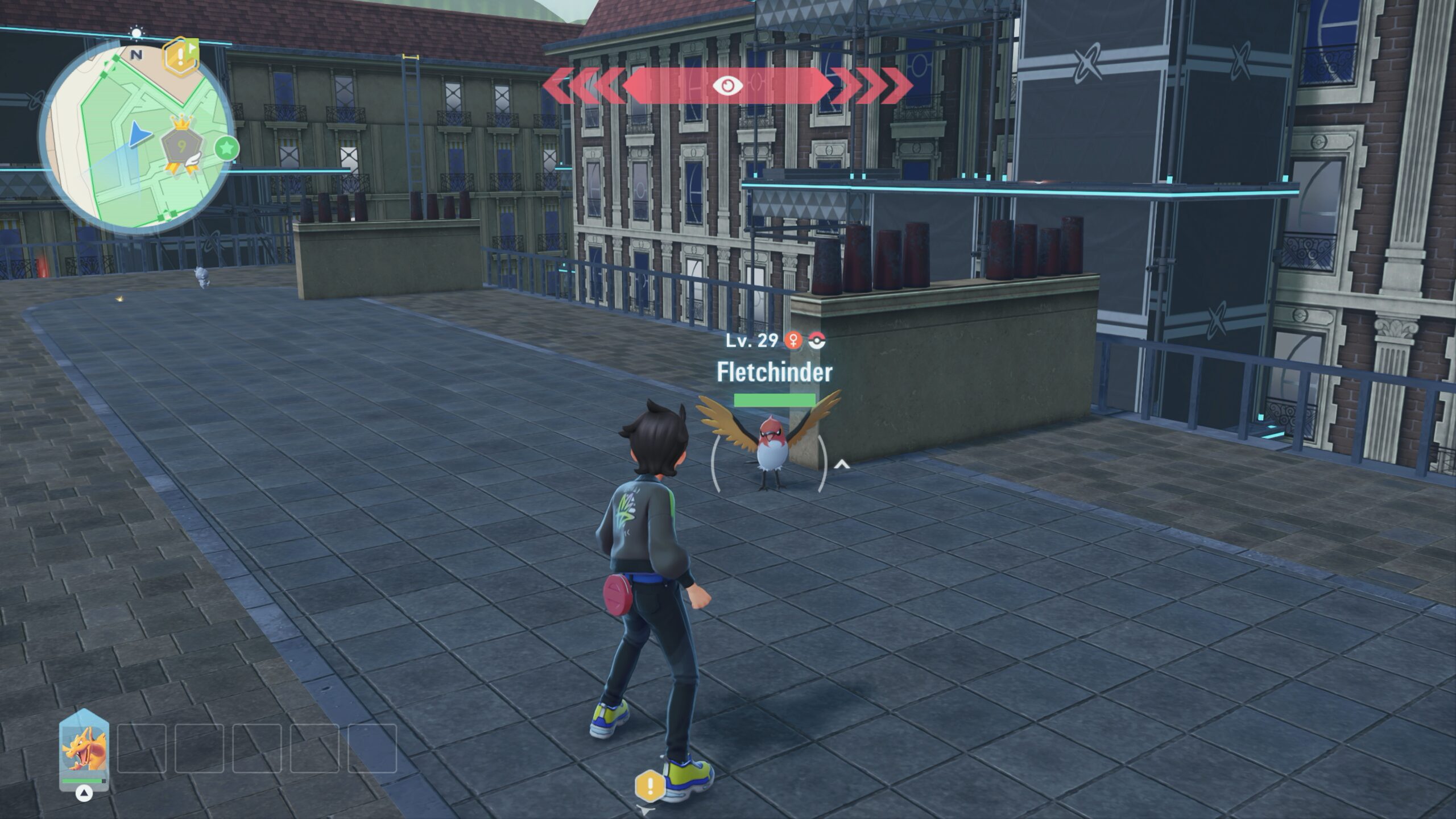Click the red eye alert banner
Screen dimensions: 1456x819
(727, 85)
